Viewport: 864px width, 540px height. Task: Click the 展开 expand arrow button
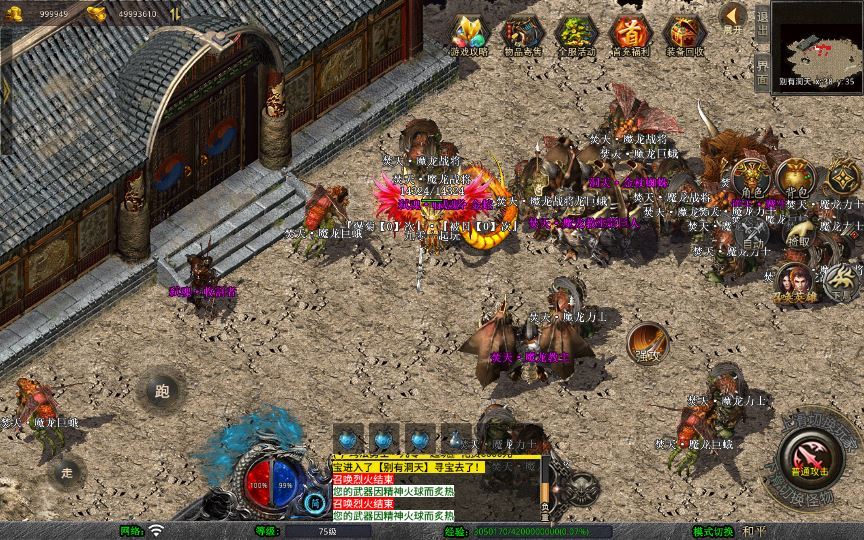(734, 17)
